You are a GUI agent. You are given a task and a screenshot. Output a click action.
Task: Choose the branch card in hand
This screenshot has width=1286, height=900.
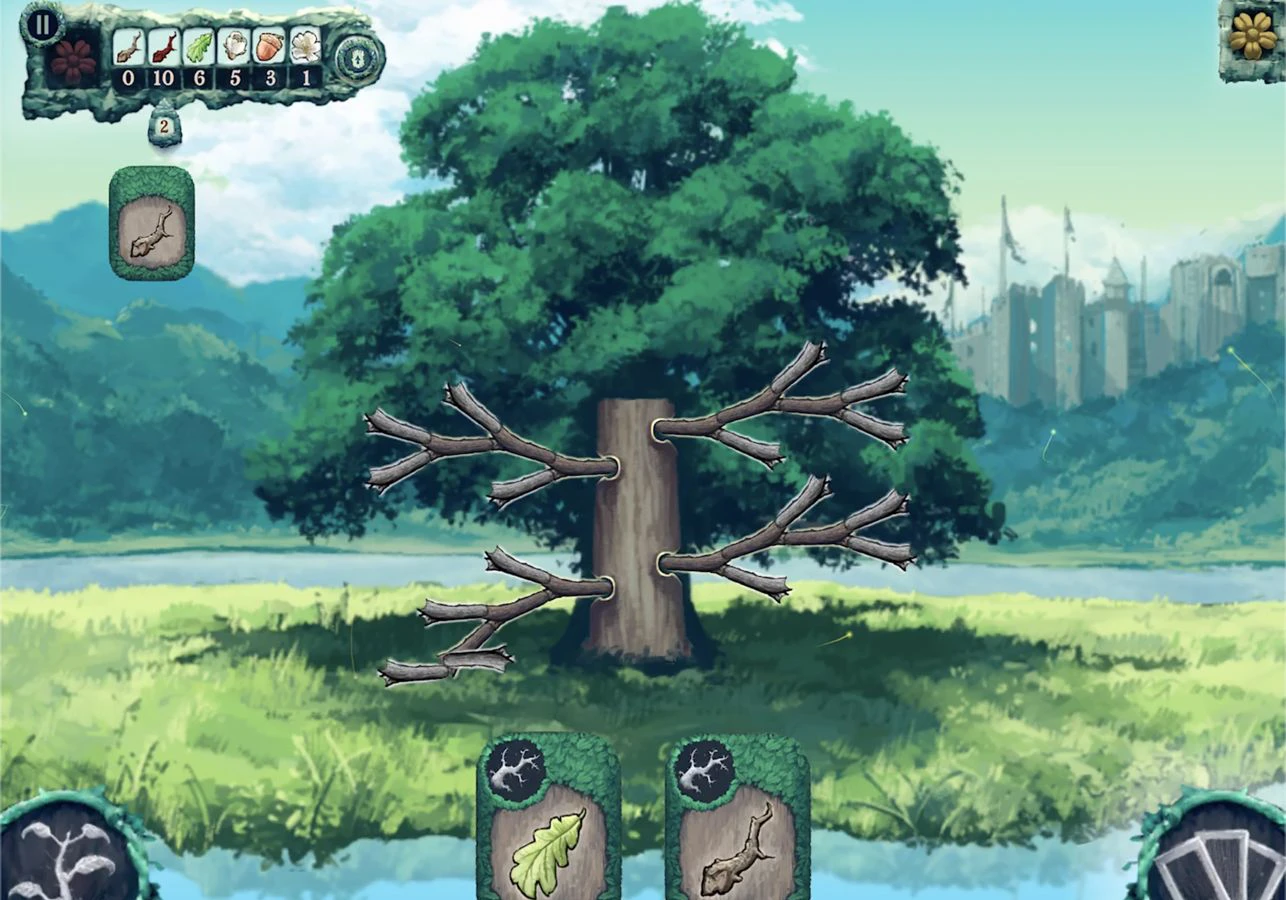738,822
